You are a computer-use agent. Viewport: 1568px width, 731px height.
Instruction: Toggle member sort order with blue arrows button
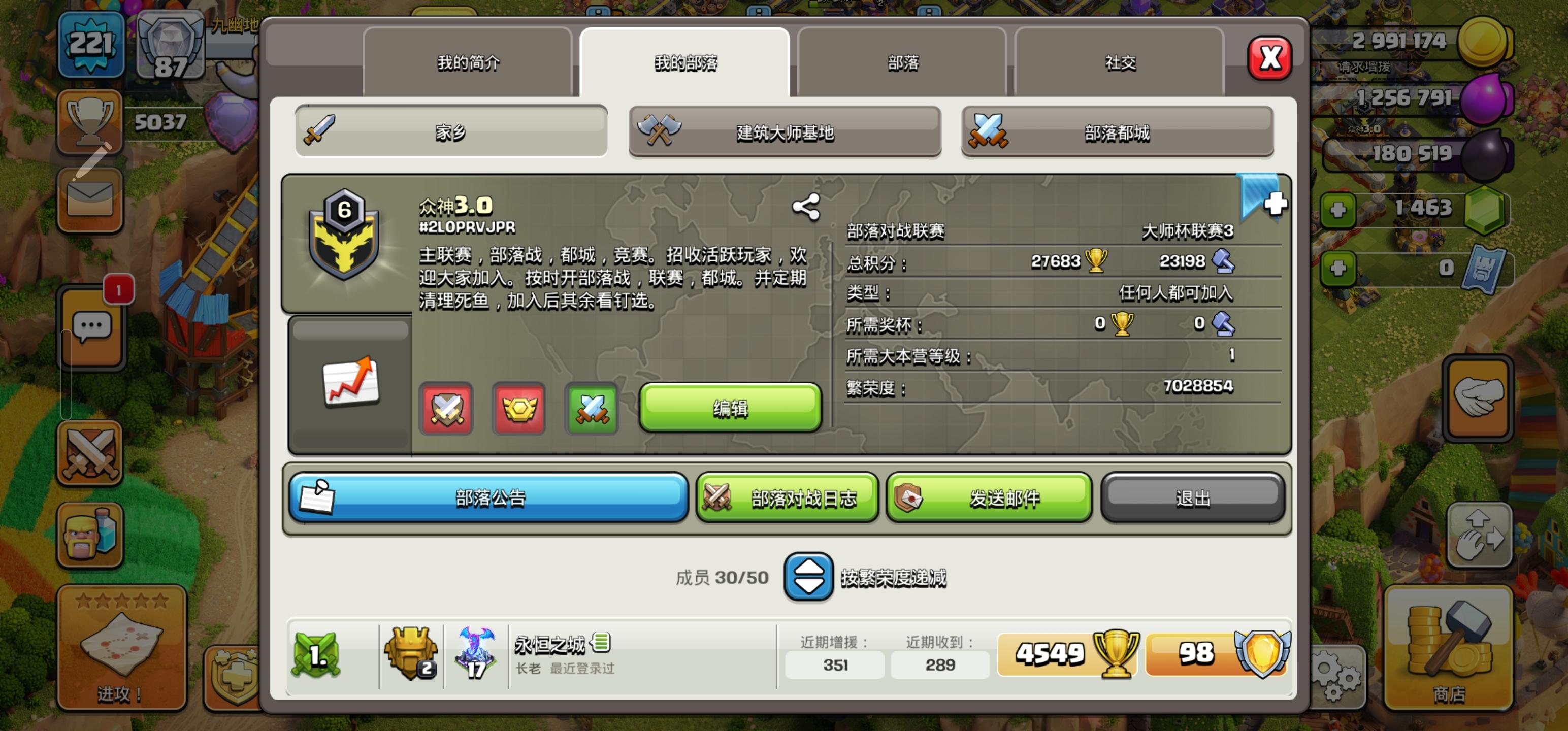coord(808,576)
